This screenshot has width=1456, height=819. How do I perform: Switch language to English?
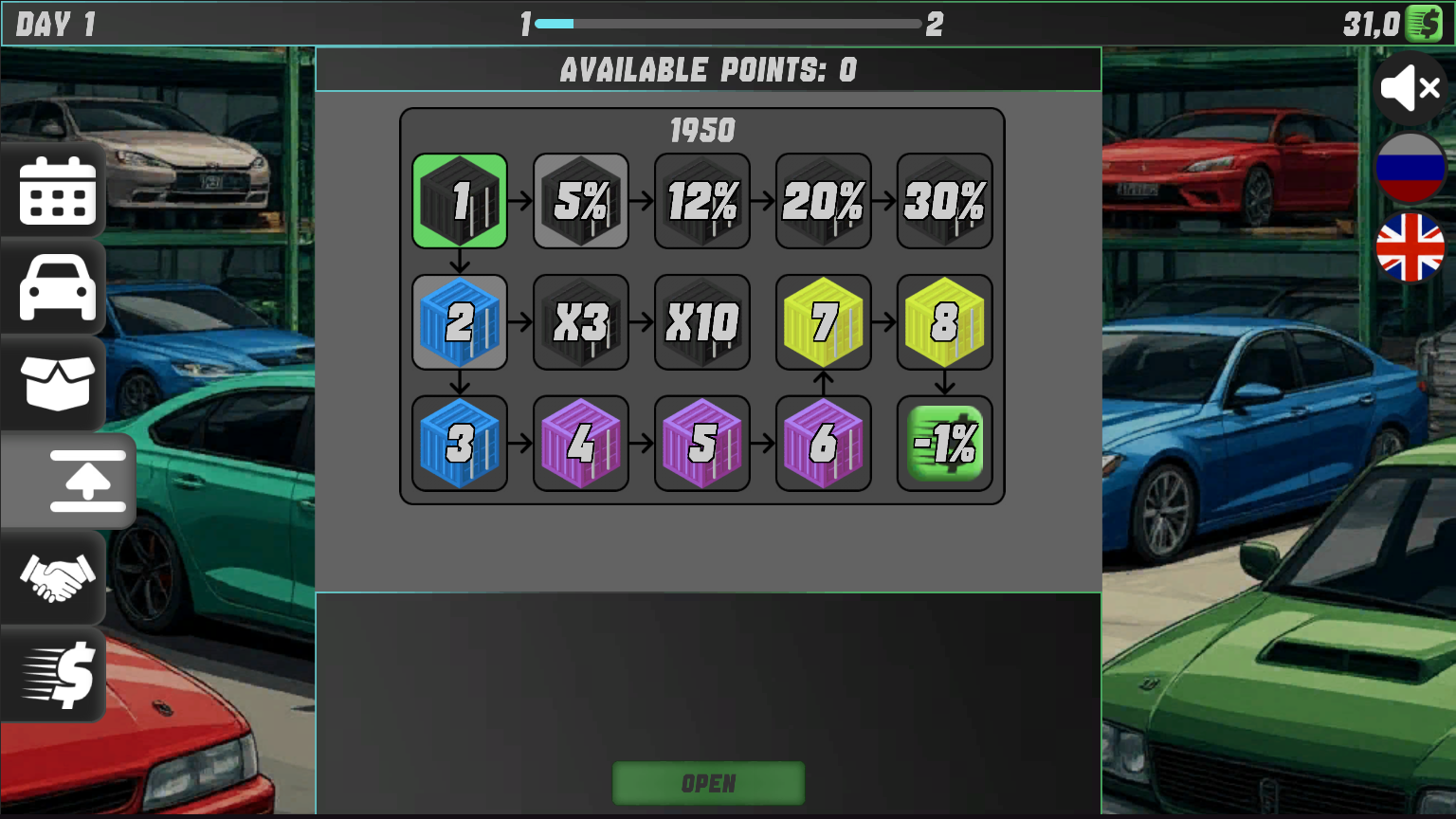[x=1409, y=248]
